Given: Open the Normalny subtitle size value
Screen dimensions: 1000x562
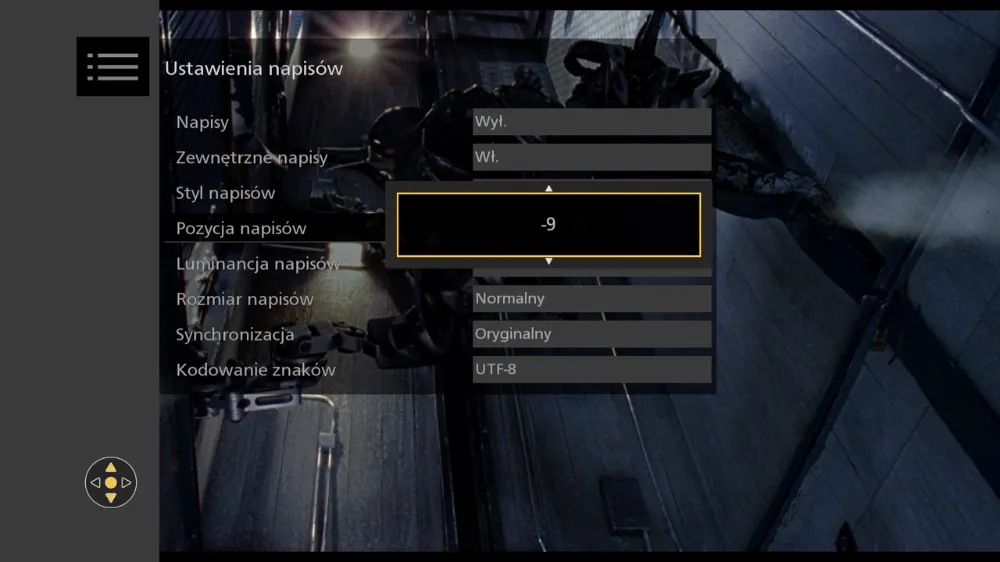Looking at the screenshot, I should tap(592, 299).
